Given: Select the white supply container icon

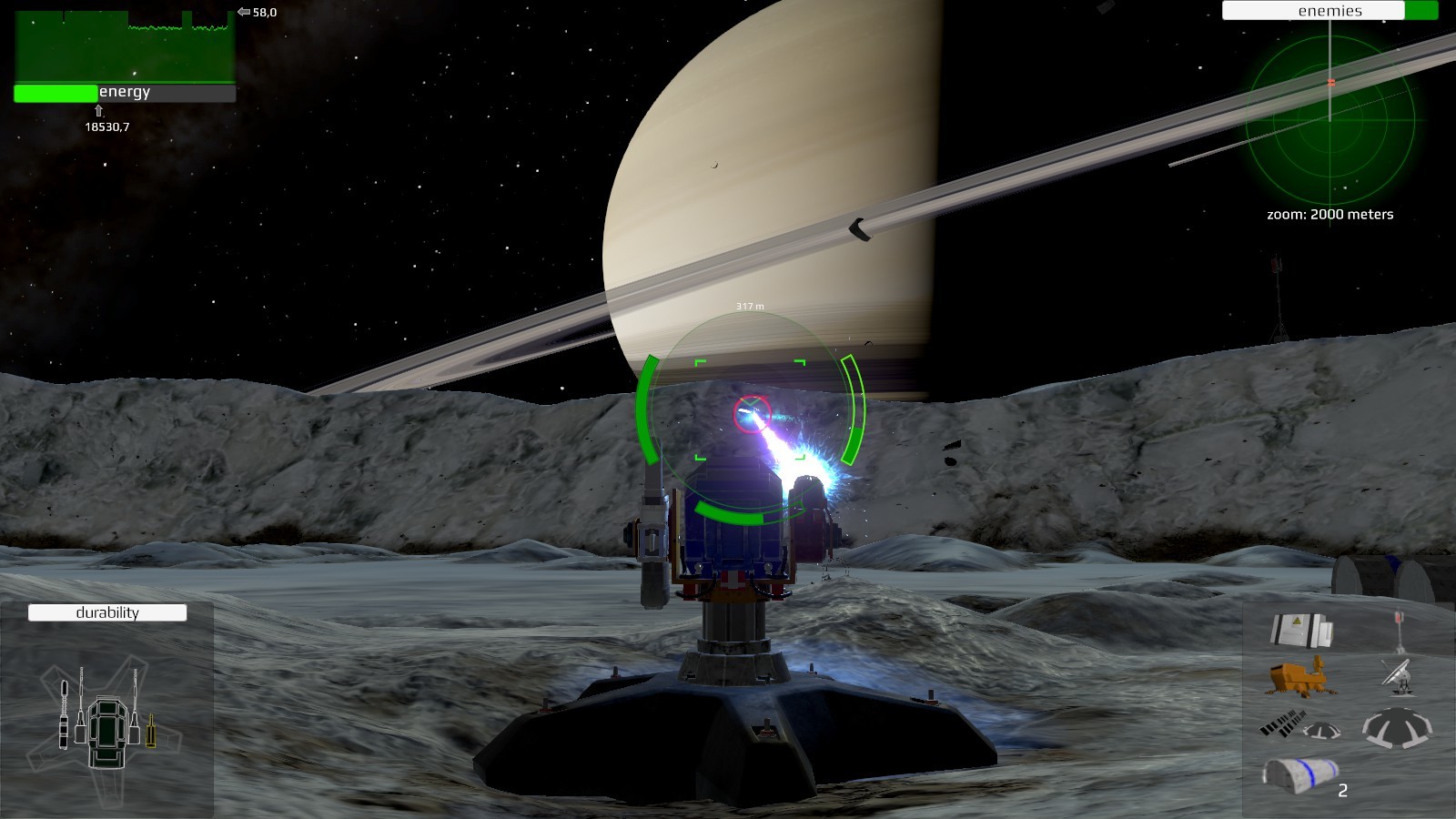Looking at the screenshot, I should pyautogui.click(x=1302, y=630).
